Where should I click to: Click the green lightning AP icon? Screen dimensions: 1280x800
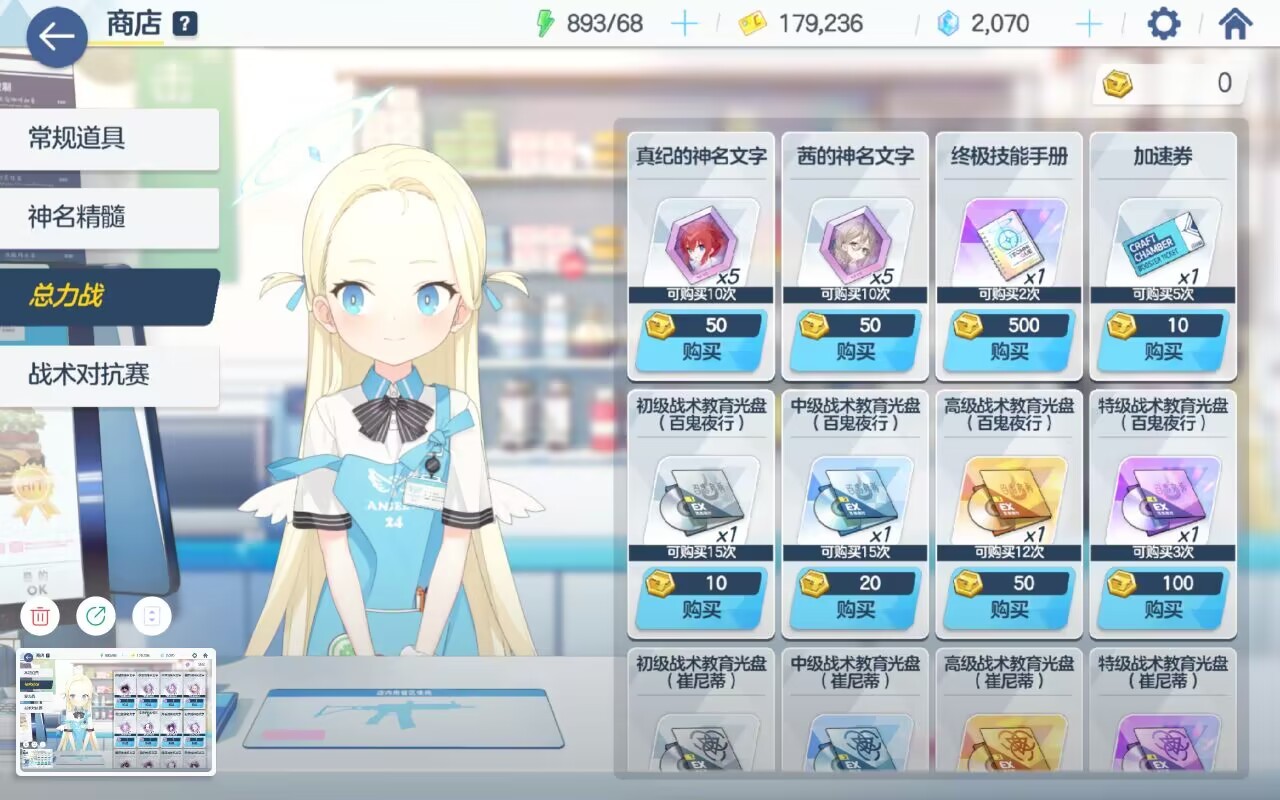click(x=545, y=22)
